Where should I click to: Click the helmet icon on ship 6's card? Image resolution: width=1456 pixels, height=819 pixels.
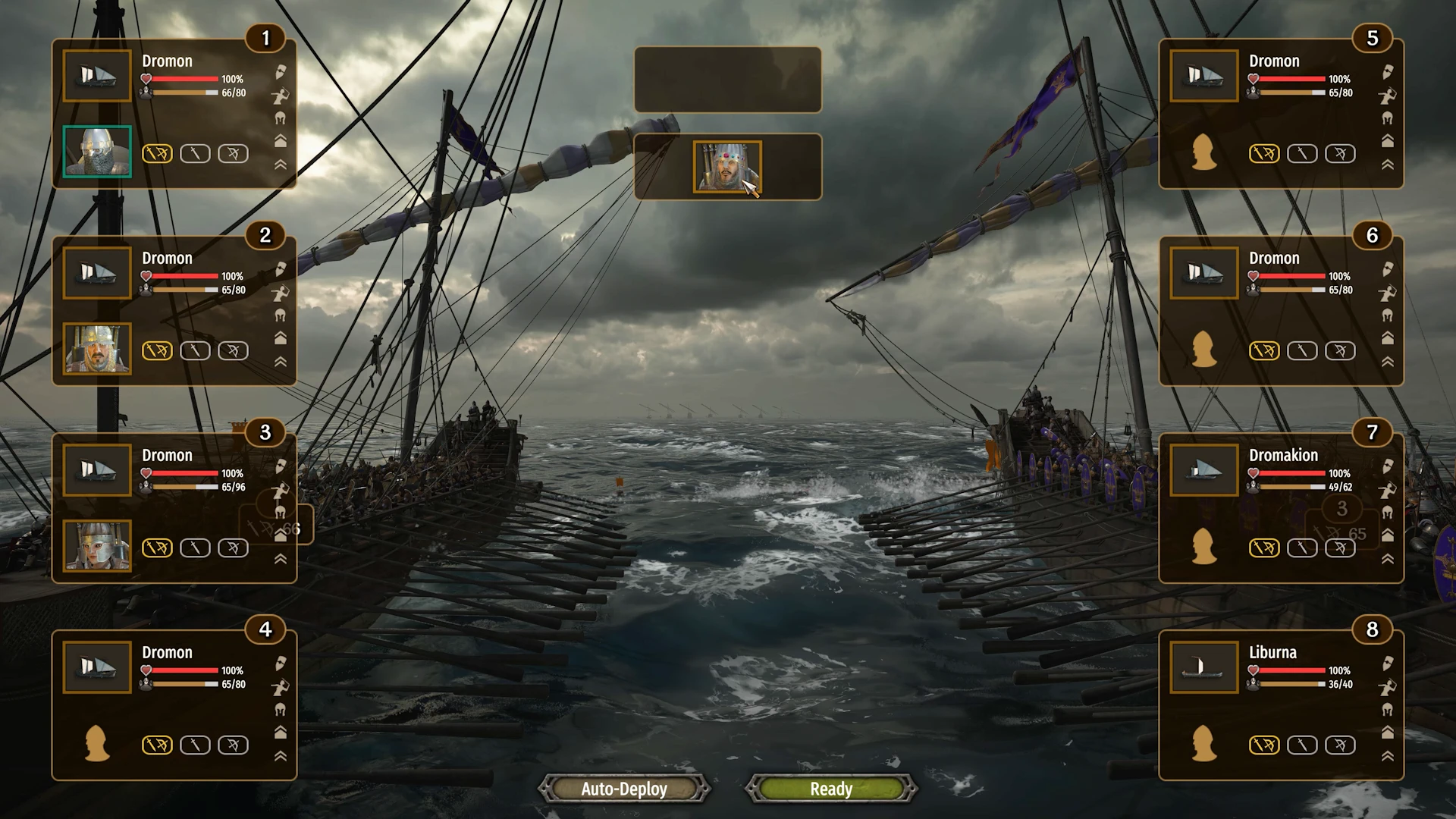point(1387,315)
